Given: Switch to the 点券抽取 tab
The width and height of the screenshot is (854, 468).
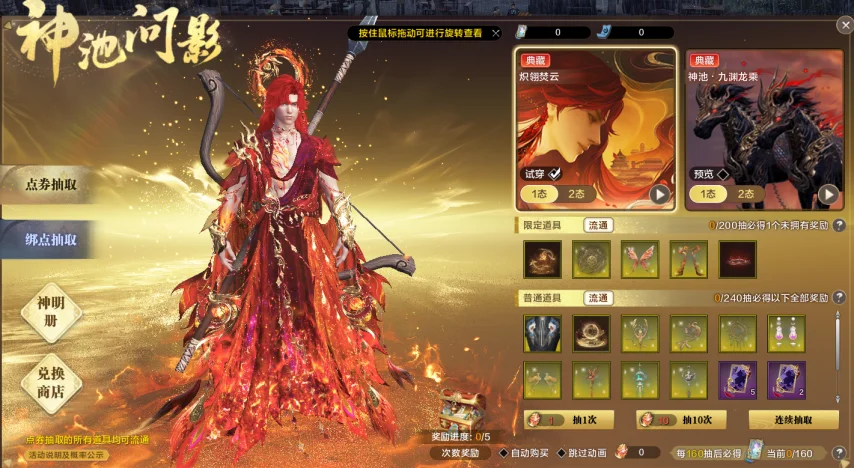Looking at the screenshot, I should [52, 184].
